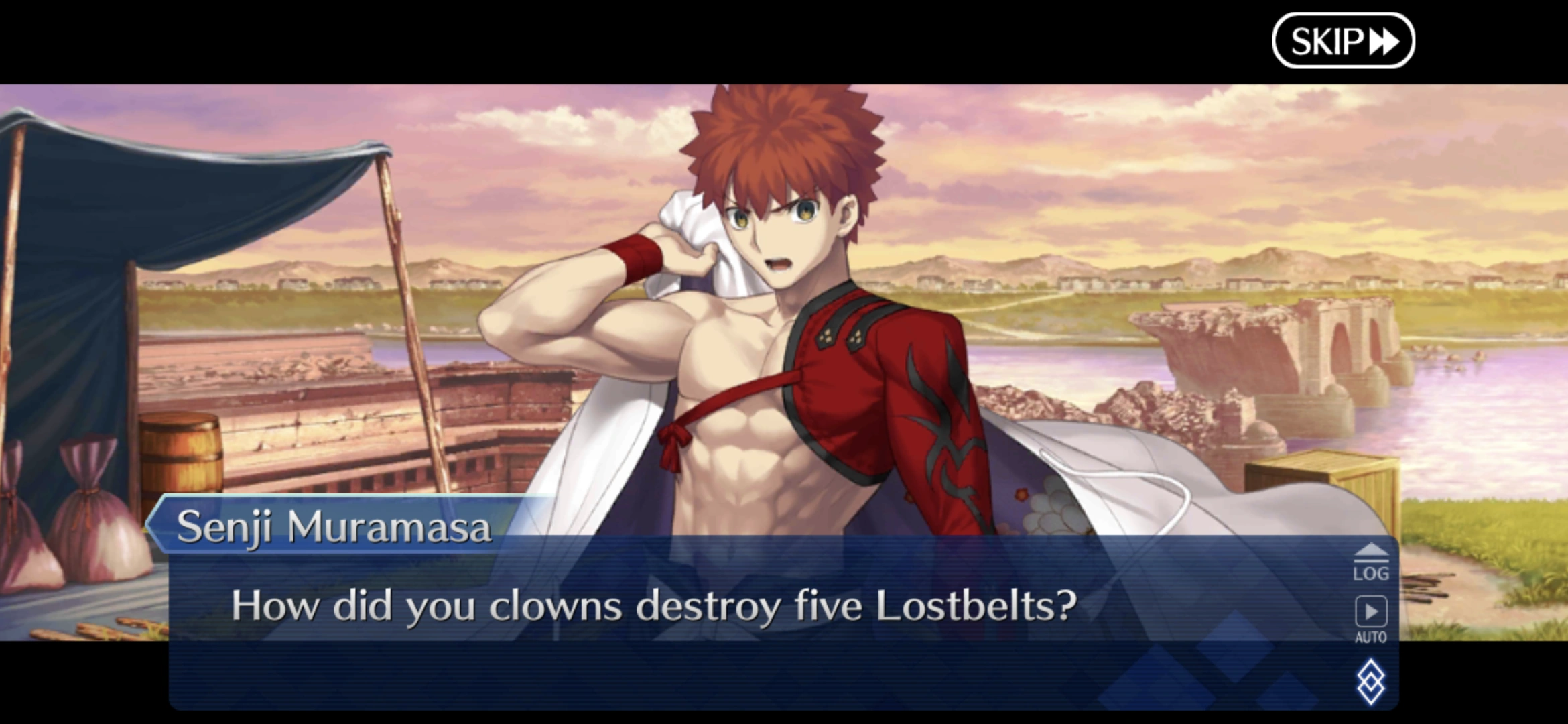Toggle the story skip function
This screenshot has width=1568, height=724.
point(1342,40)
